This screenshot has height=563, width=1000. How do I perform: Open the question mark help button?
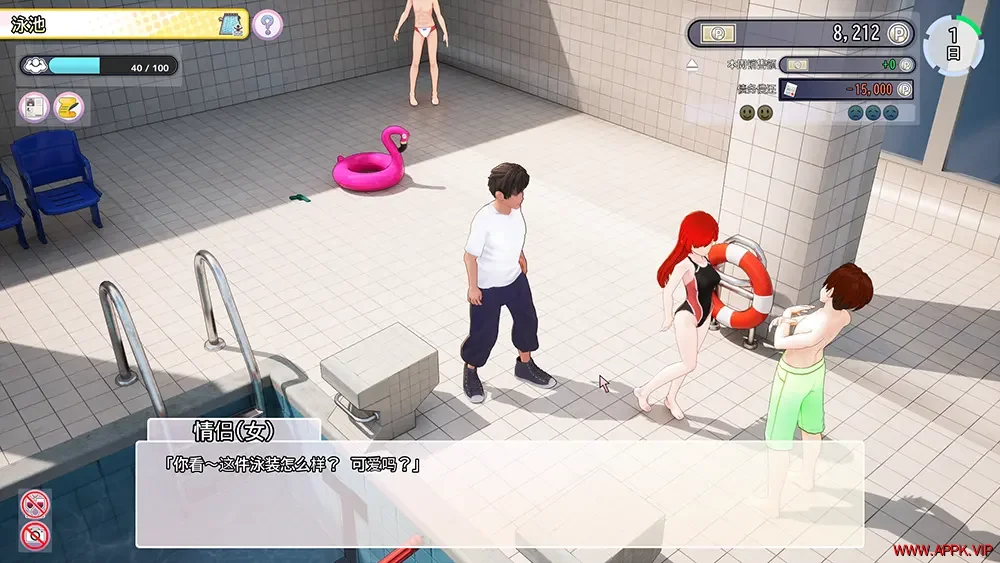[x=267, y=24]
